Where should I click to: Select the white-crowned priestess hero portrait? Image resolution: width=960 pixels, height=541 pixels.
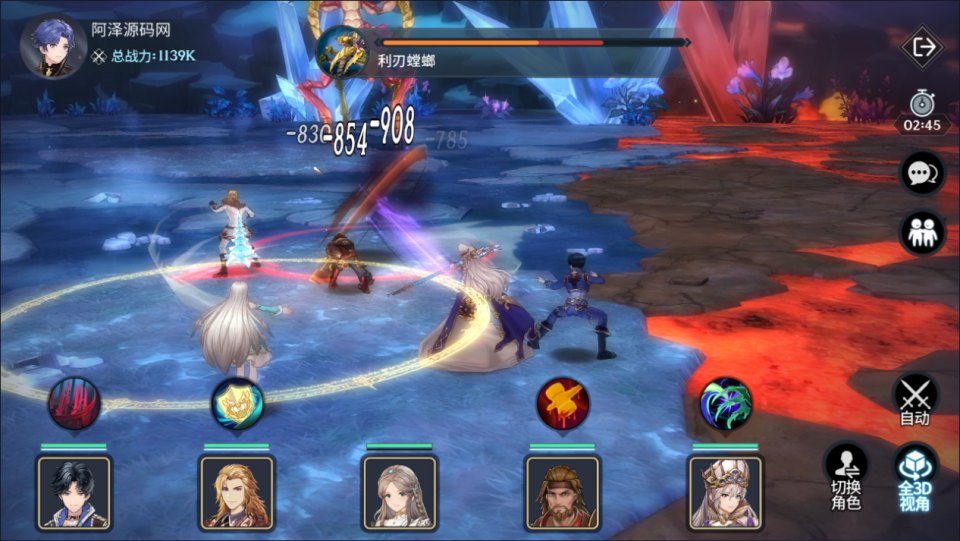click(x=725, y=491)
